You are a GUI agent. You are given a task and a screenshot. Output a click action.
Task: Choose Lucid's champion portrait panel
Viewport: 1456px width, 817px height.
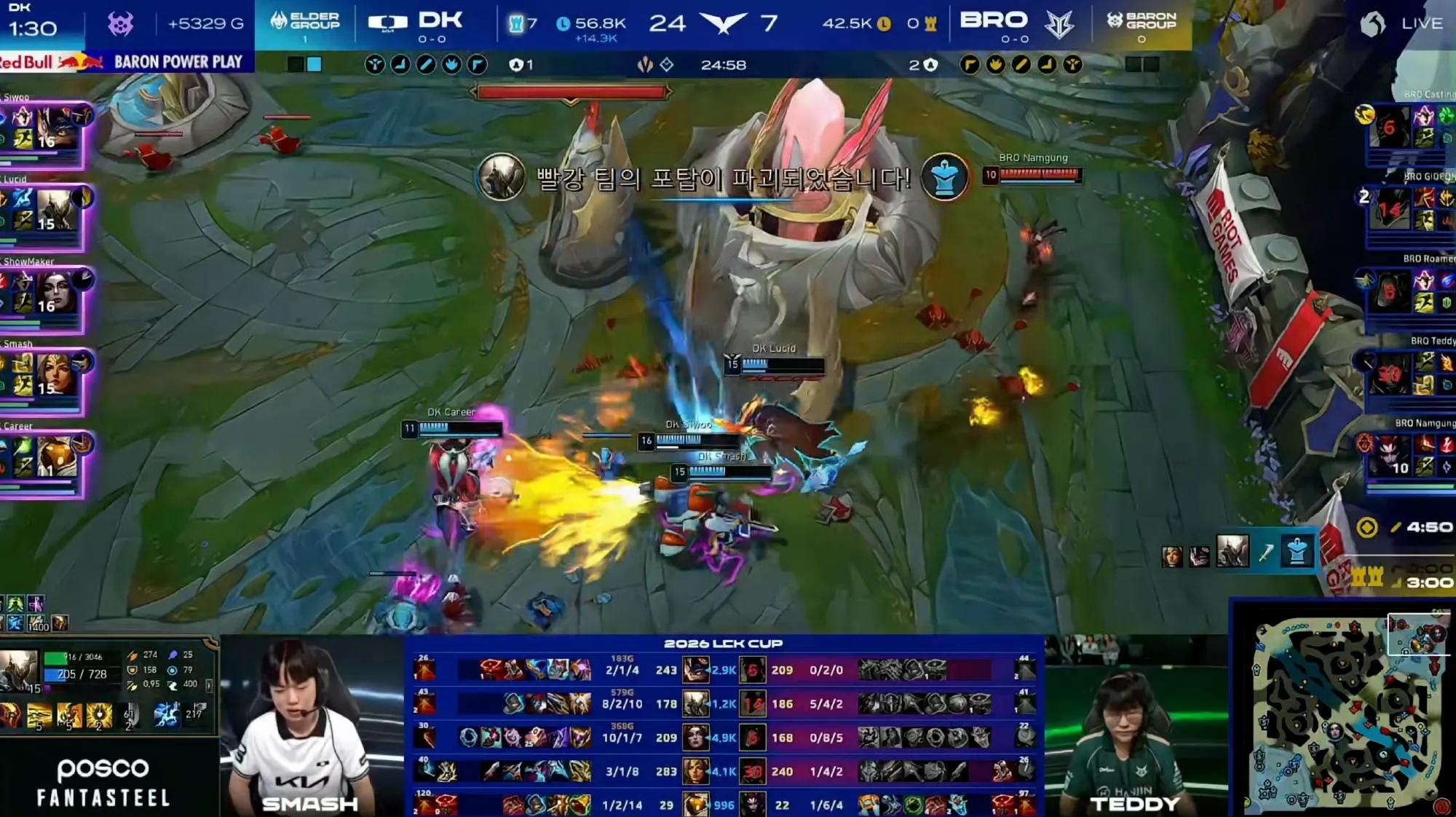(x=57, y=210)
